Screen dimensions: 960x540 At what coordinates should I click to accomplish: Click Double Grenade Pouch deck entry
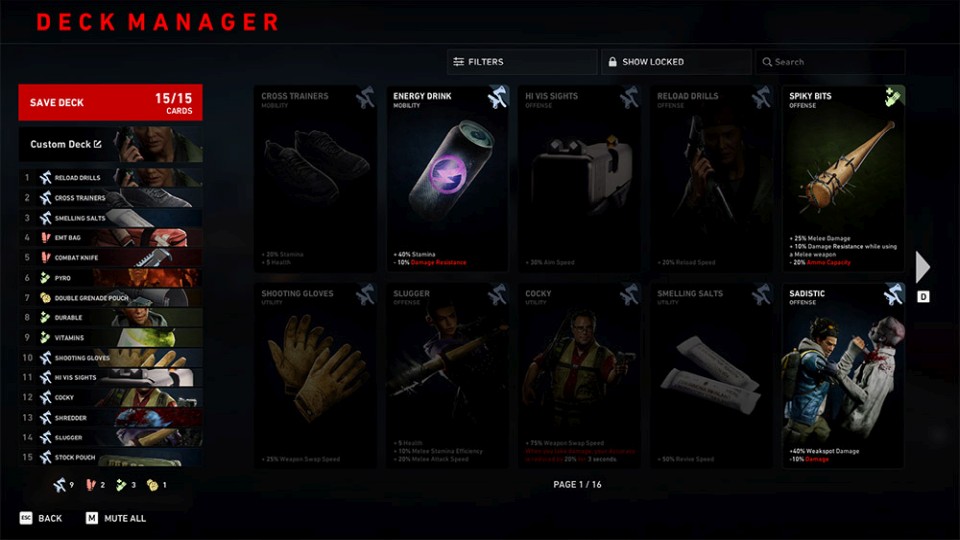pos(110,298)
